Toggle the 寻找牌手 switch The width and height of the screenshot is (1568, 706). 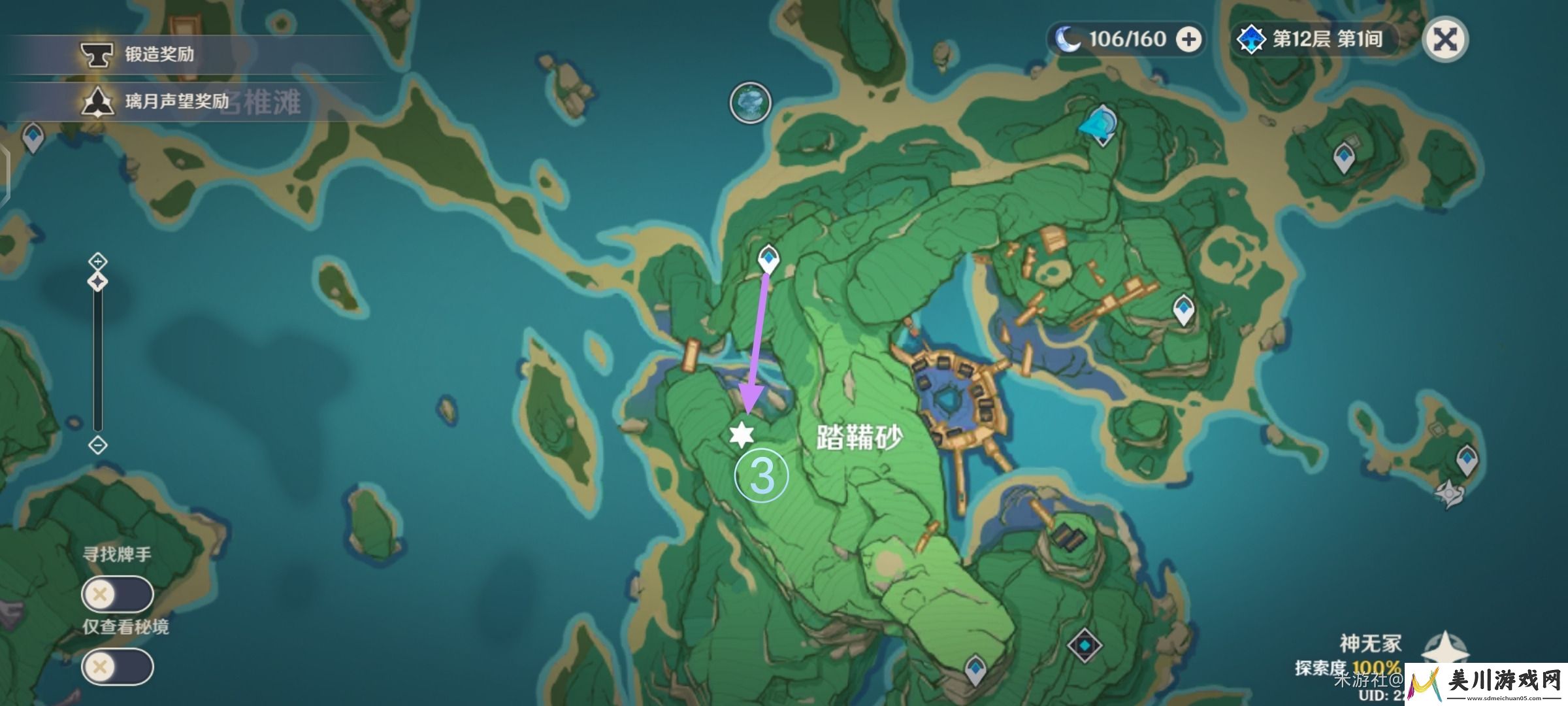click(118, 594)
